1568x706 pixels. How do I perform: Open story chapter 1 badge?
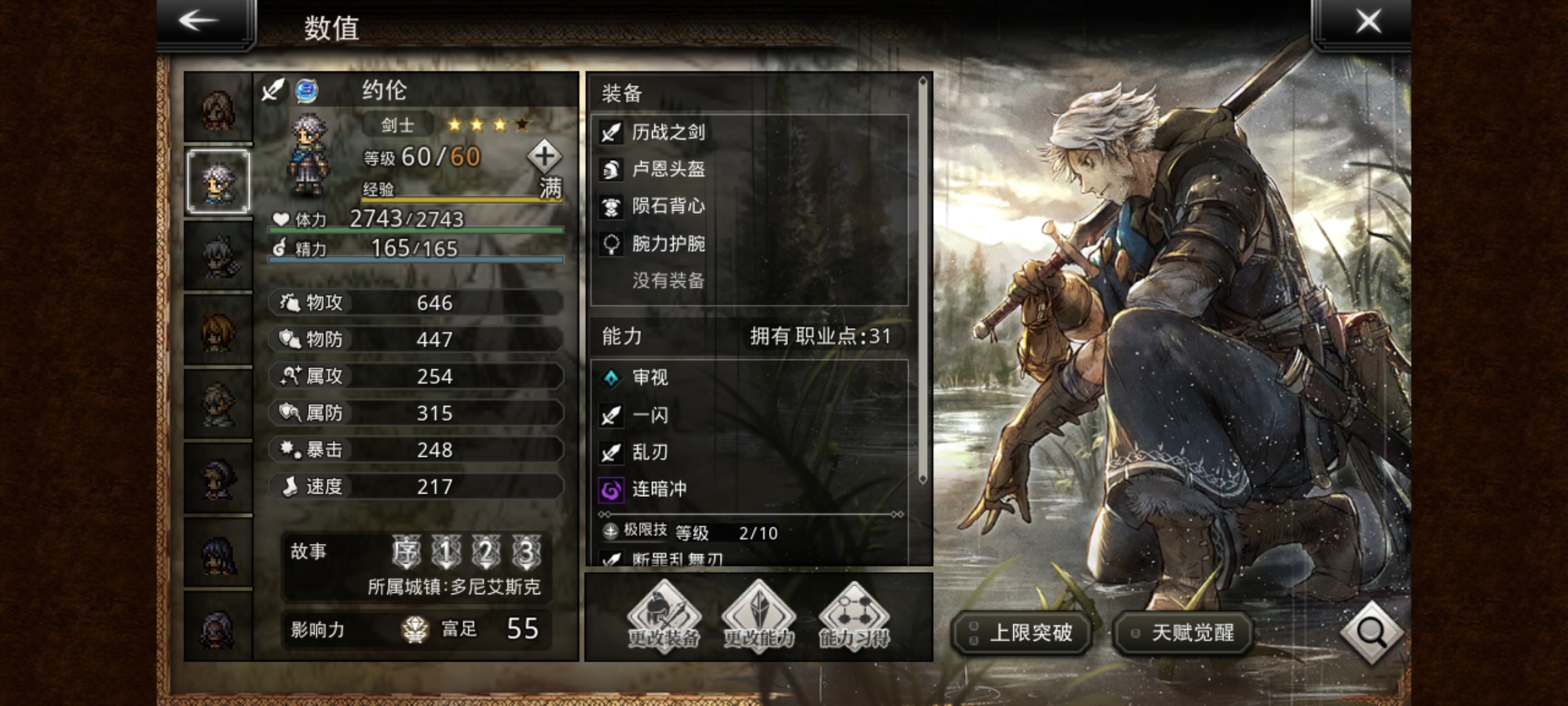[446, 552]
